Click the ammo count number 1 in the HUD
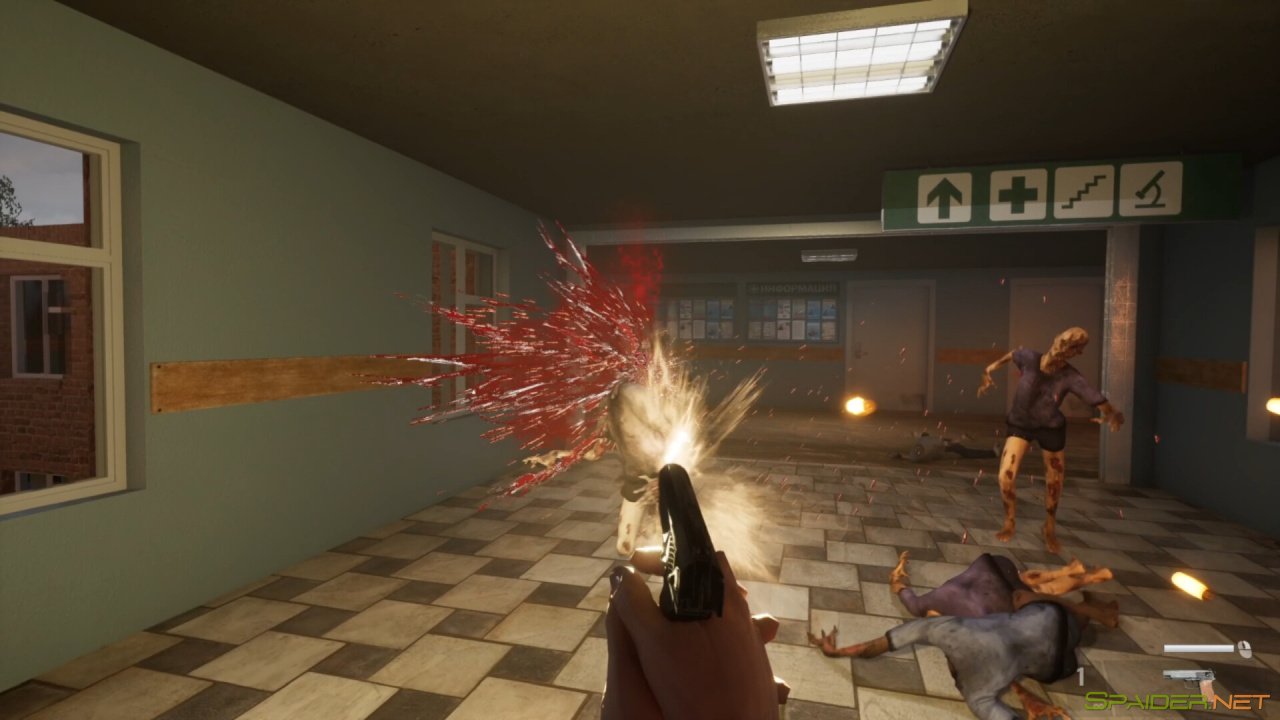The width and height of the screenshot is (1280, 720). coord(1083,674)
